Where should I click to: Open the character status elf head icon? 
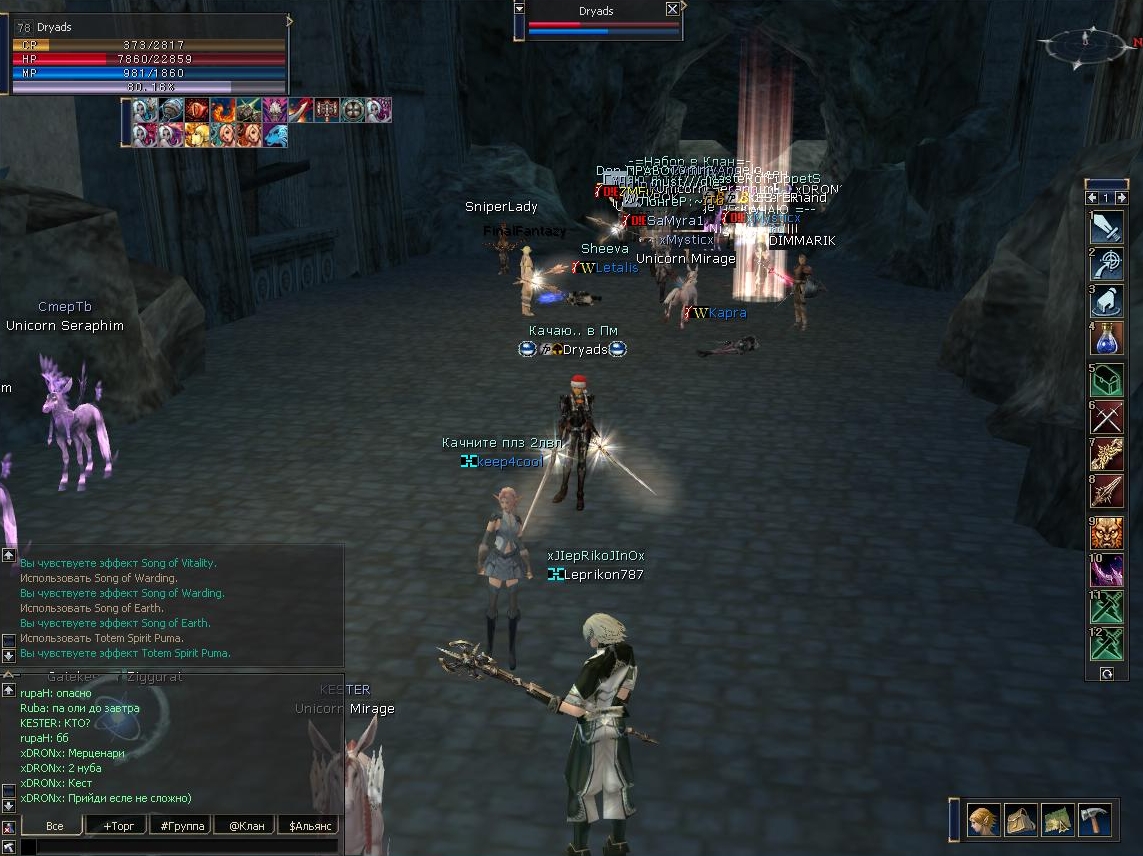coord(983,820)
